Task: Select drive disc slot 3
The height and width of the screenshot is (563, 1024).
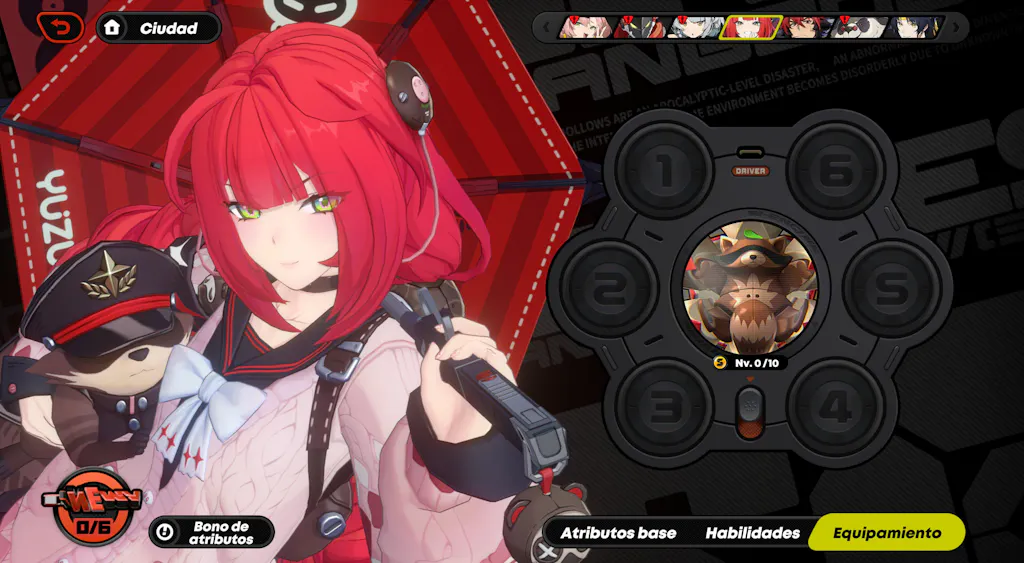Action: 664,407
